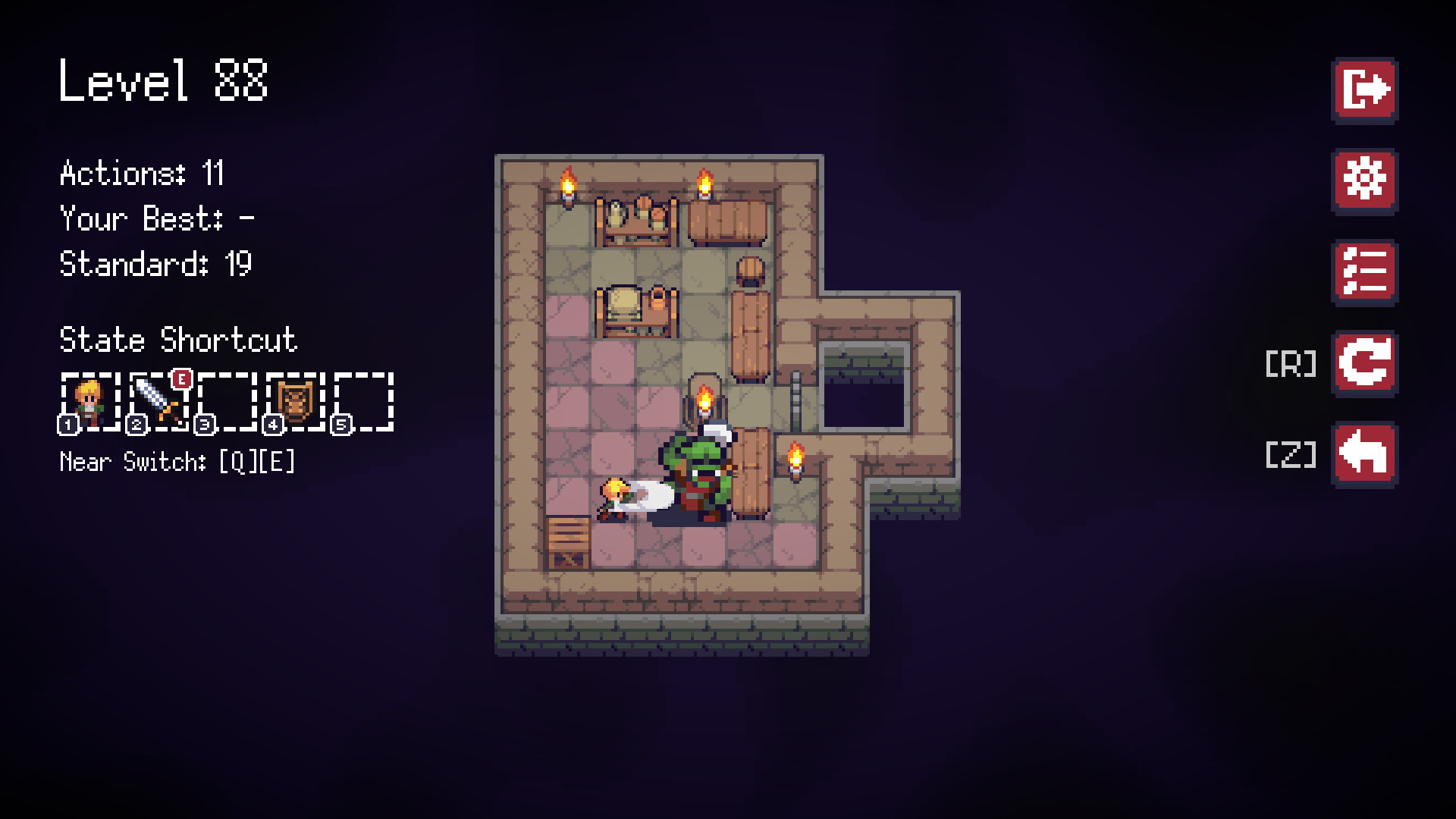Viewport: 1456px width, 819px height.
Task: Click empty State Shortcut slot 5
Action: click(x=364, y=402)
